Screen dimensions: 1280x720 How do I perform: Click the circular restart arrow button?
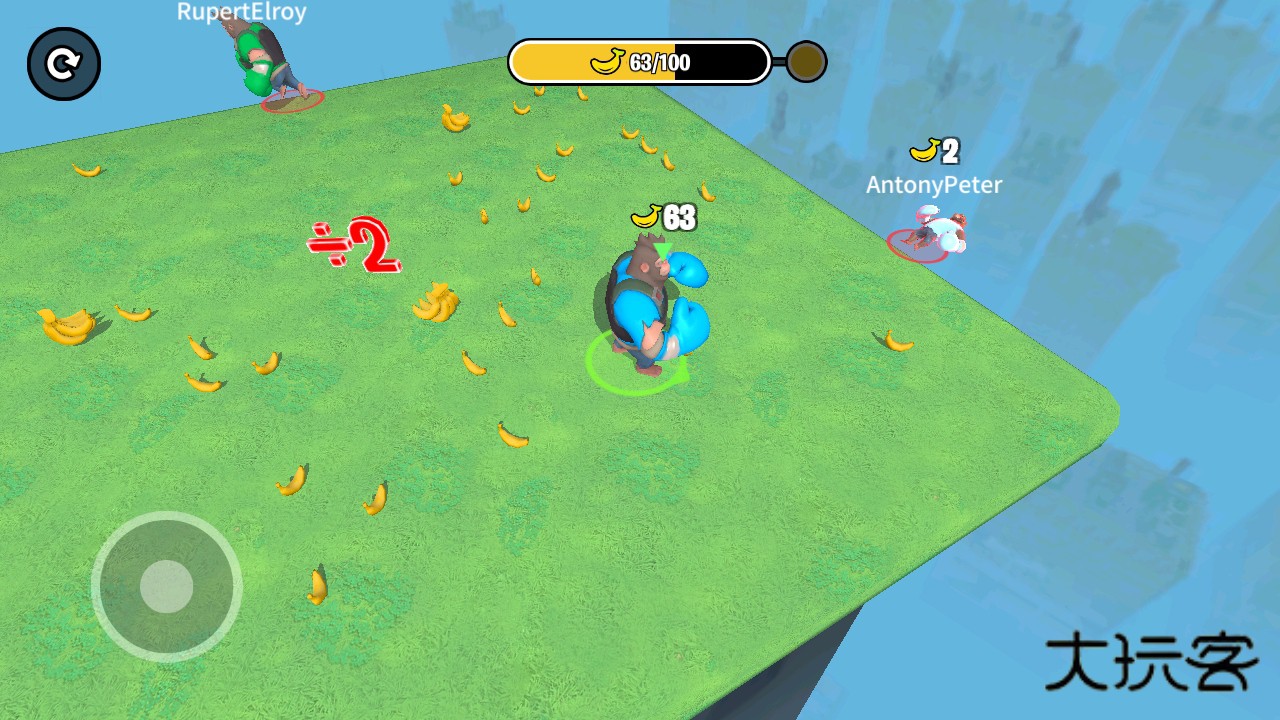coord(64,64)
